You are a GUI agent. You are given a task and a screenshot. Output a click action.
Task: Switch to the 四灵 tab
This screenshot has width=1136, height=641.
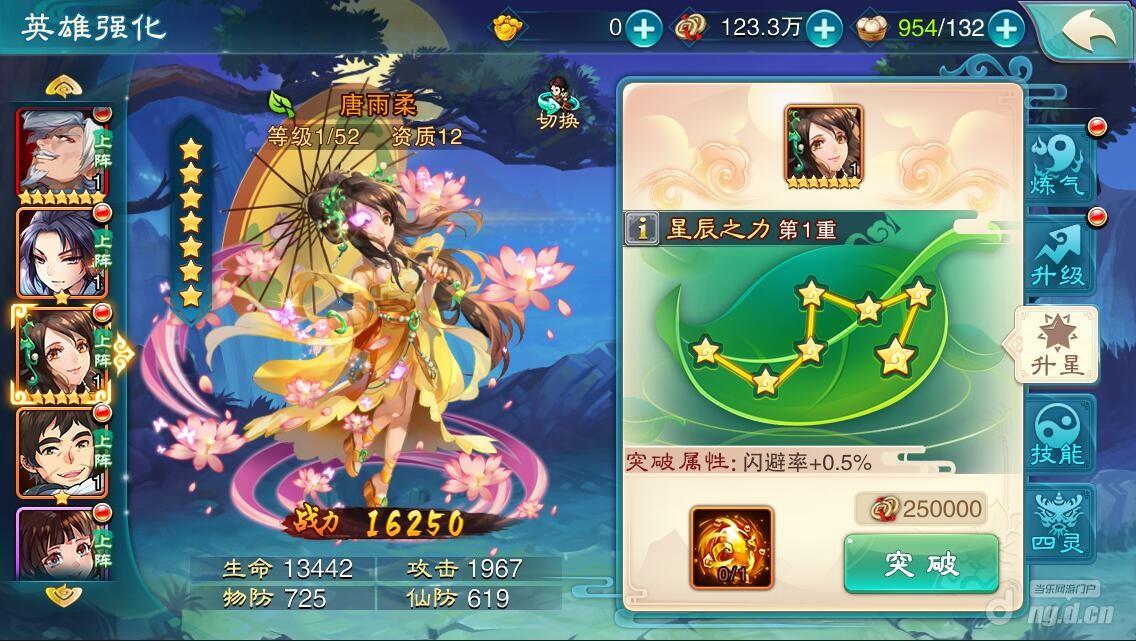(1058, 524)
